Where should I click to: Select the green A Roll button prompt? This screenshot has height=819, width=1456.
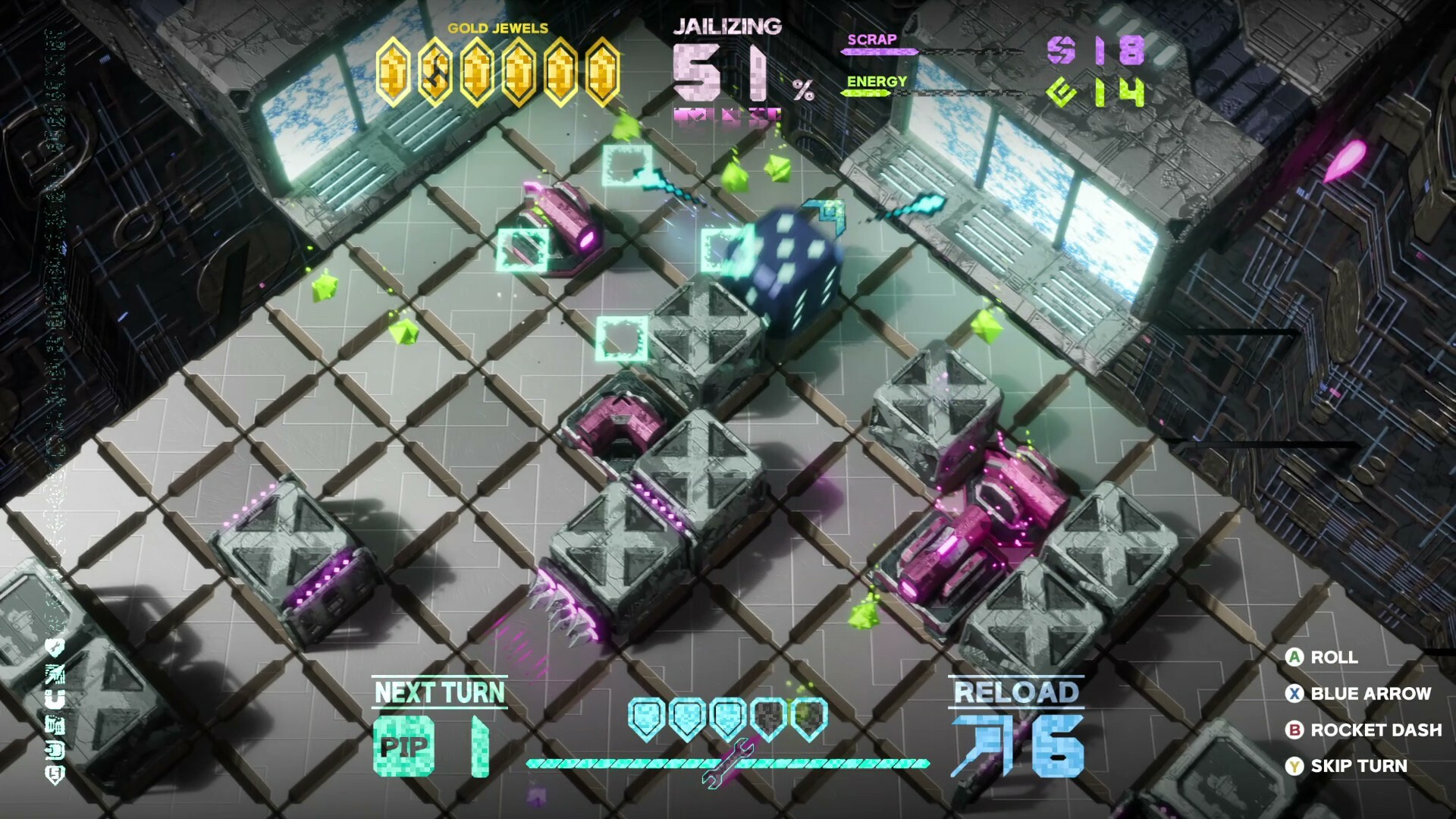coord(1294,657)
